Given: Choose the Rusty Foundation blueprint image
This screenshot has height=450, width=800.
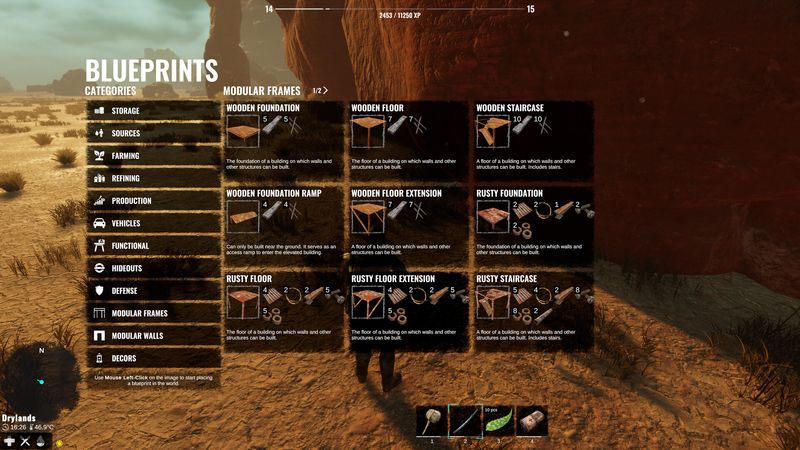Looking at the screenshot, I should [492, 216].
